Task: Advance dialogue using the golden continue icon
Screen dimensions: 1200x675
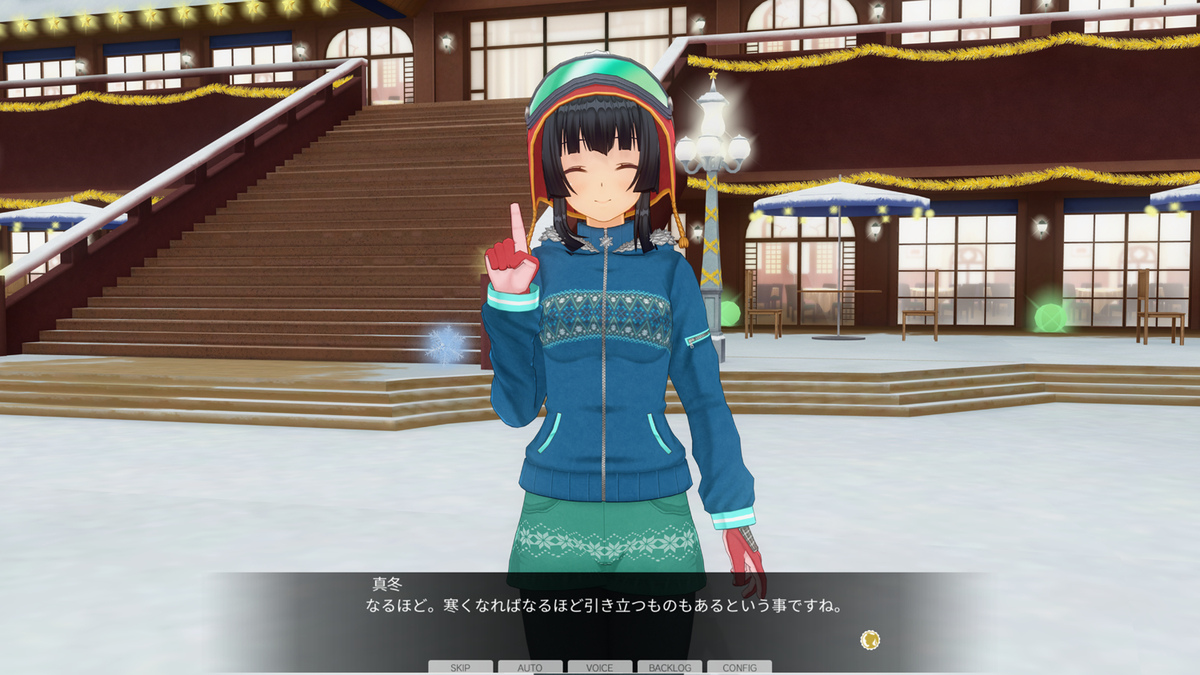Action: [870, 639]
